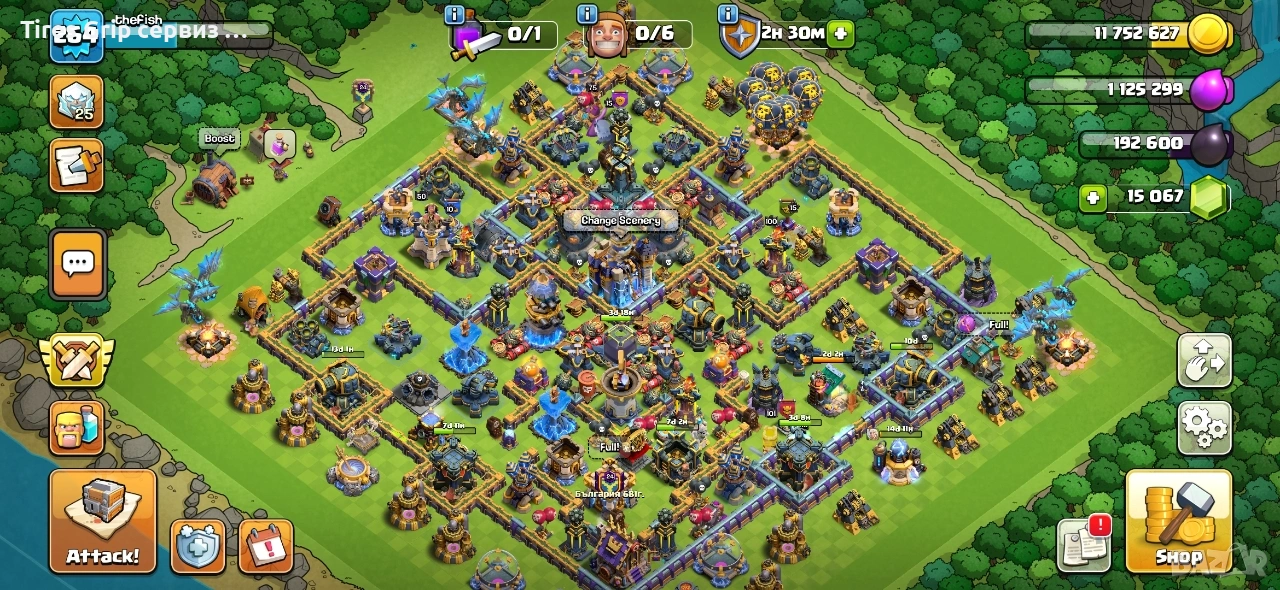Open the news papers with red alert

coord(1084,544)
